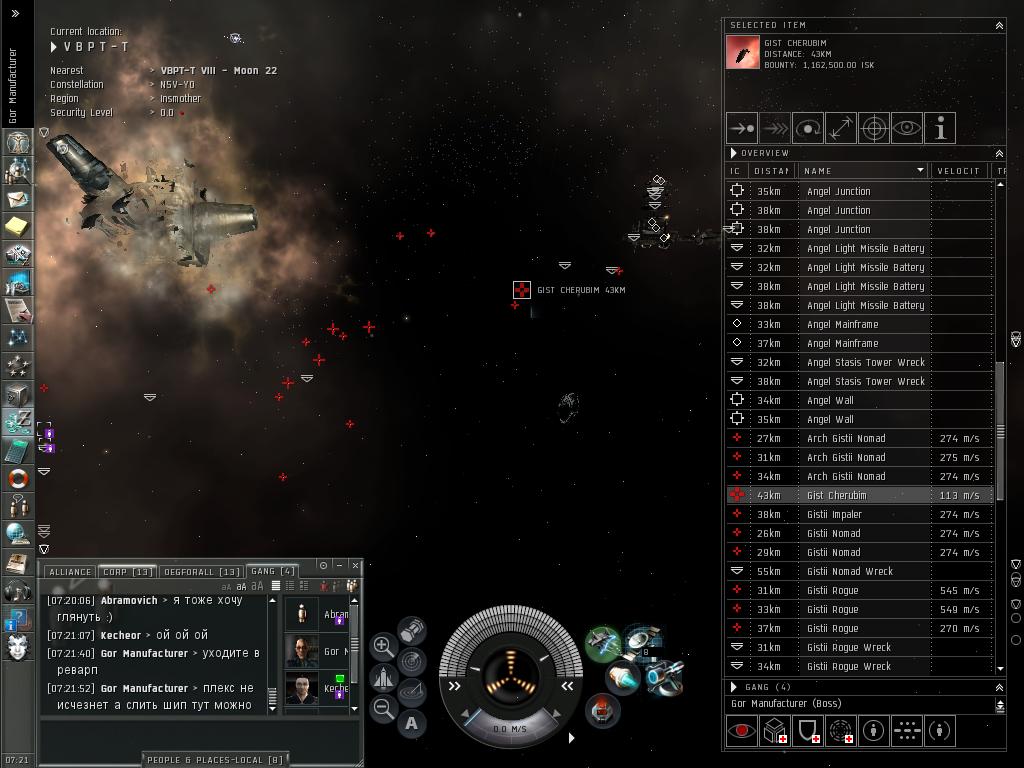
Task: Switch to the Alliance chat tab
Action: [69, 572]
